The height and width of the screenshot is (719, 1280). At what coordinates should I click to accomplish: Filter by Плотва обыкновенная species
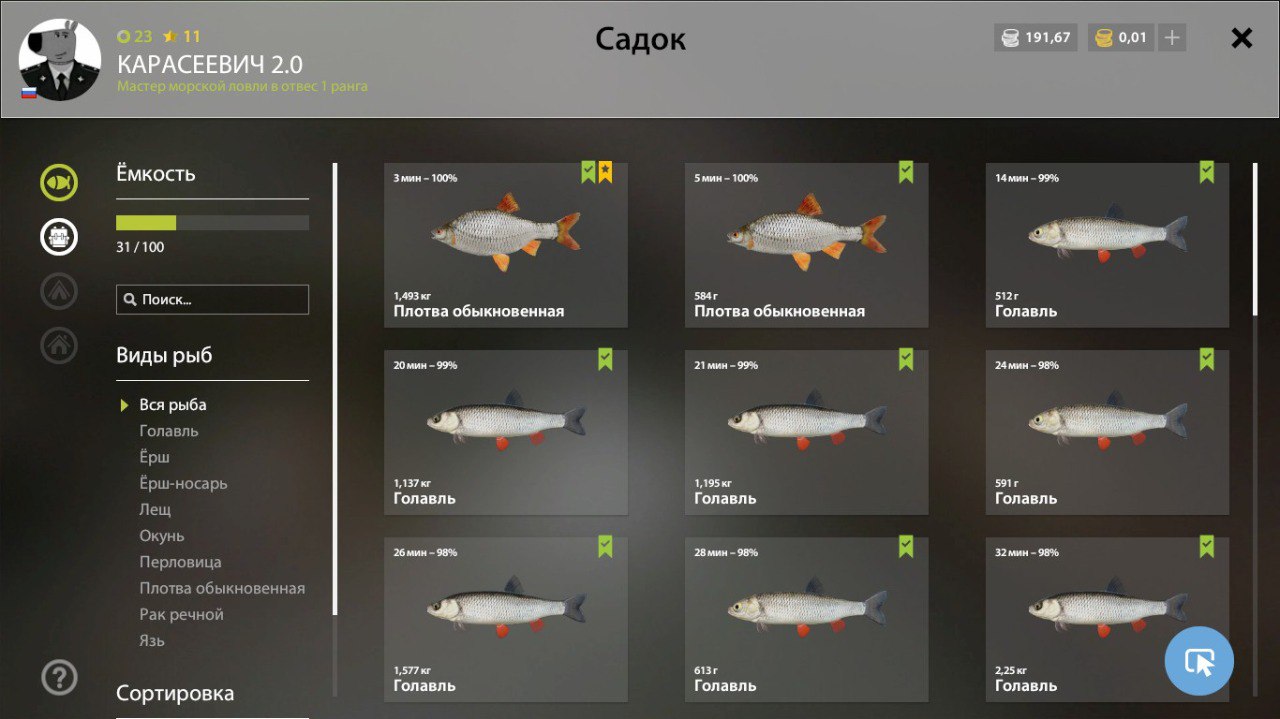click(x=222, y=588)
